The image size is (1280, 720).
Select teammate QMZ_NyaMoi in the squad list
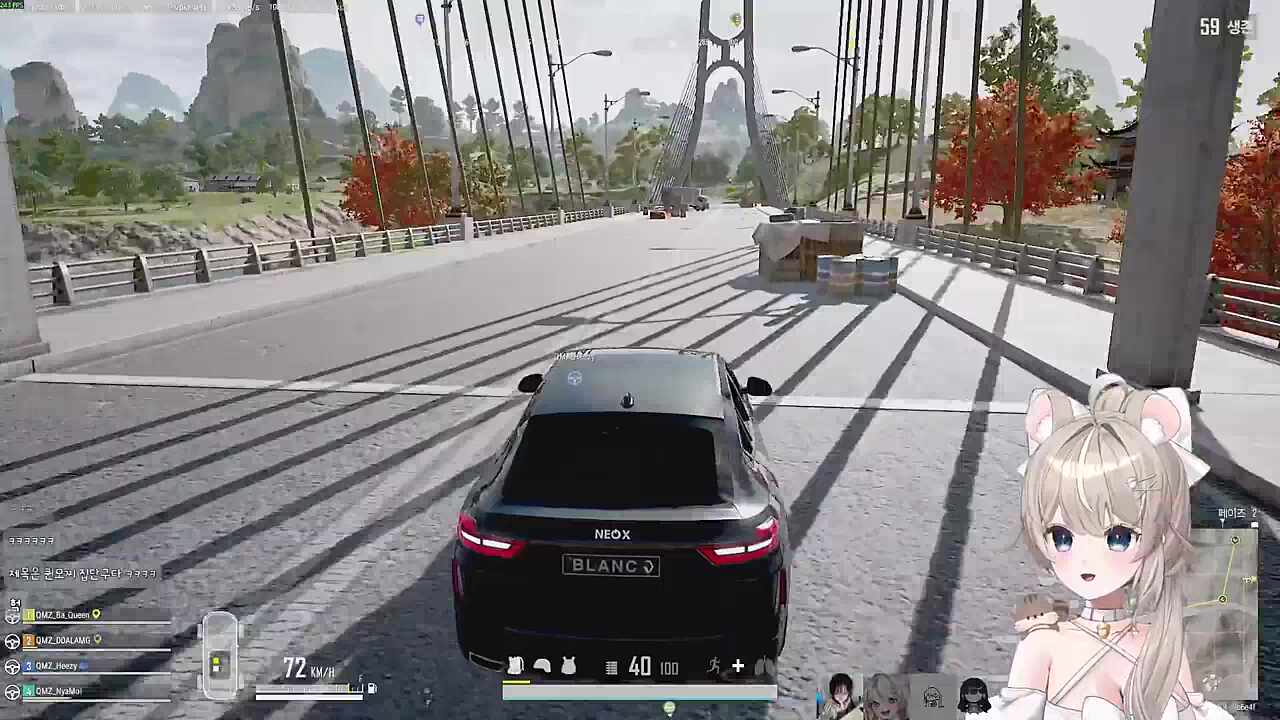click(x=60, y=691)
